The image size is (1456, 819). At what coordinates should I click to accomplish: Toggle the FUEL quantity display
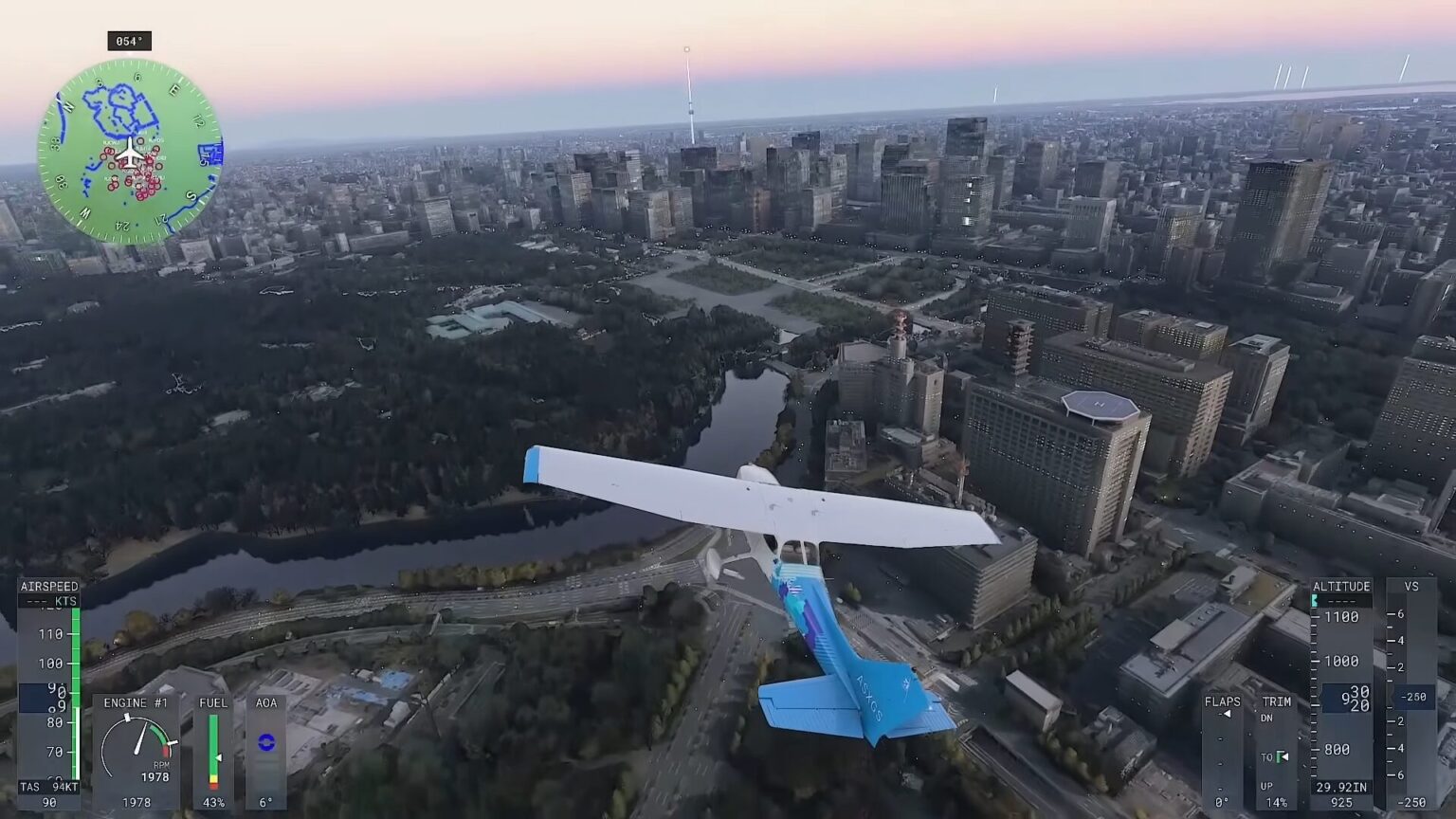click(214, 703)
